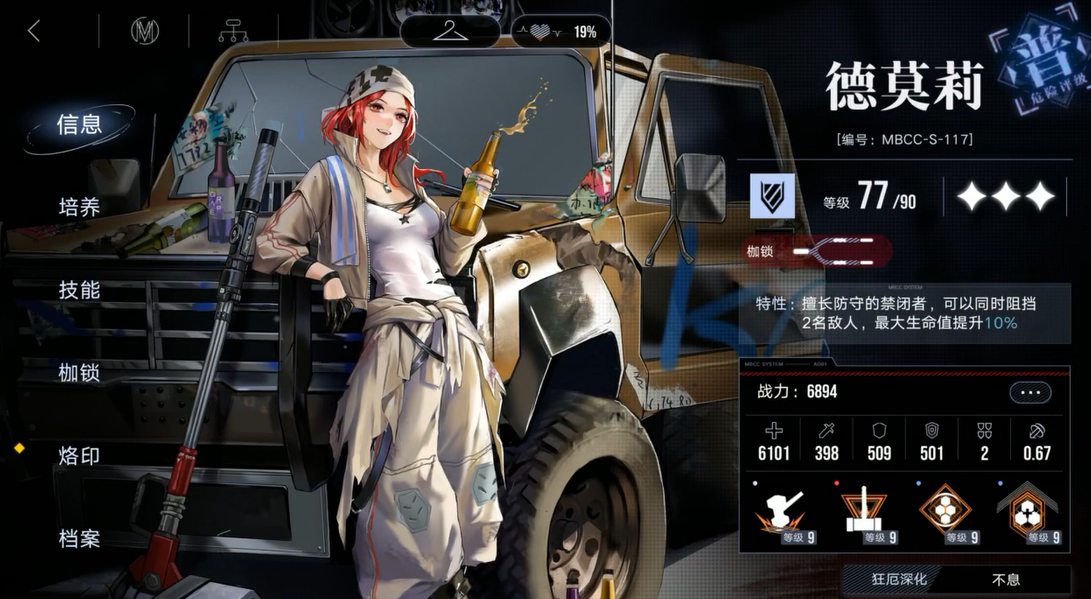Open the heart affinity 19% indicator
The height and width of the screenshot is (599, 1091).
point(556,32)
